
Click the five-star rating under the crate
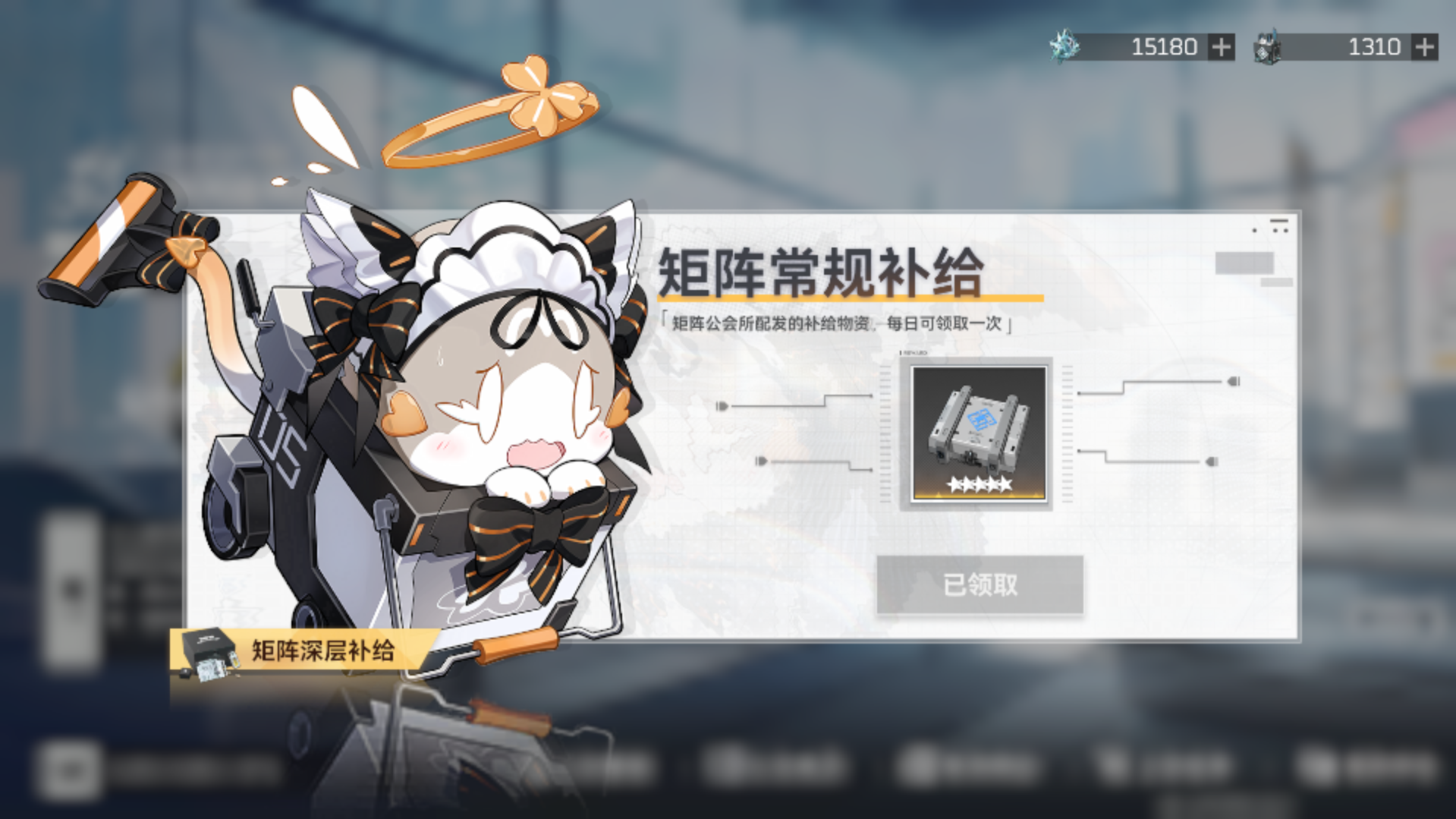pos(979,486)
